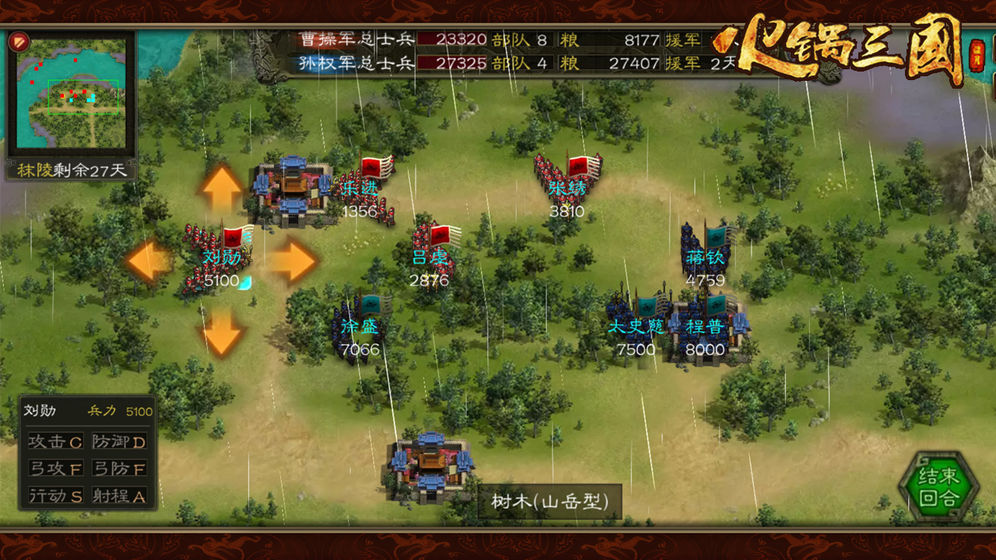Select the 刘勋 unit with 5100 troops

pos(220,258)
